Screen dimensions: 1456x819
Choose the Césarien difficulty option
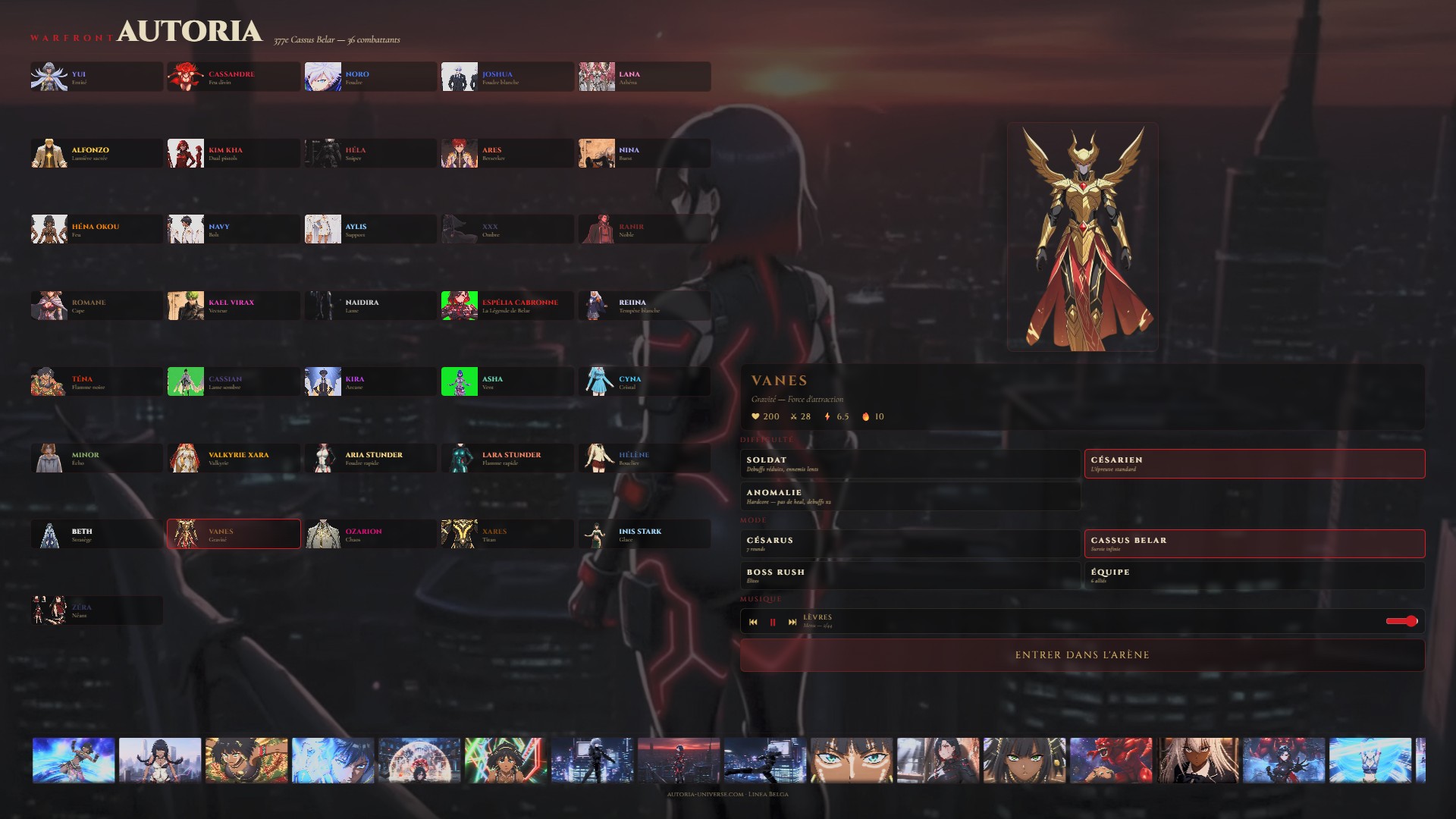(x=1254, y=463)
